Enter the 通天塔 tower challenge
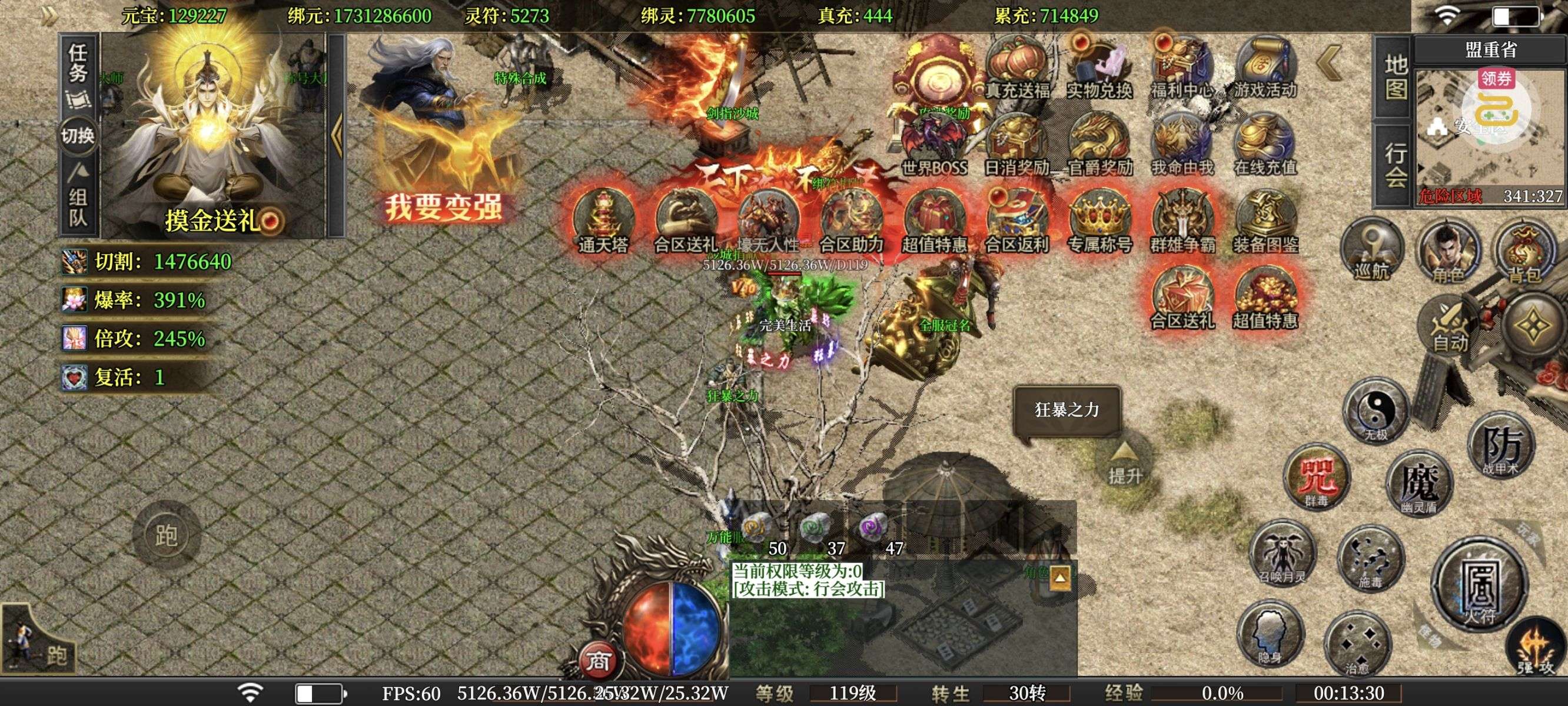1568x706 pixels. 603,221
